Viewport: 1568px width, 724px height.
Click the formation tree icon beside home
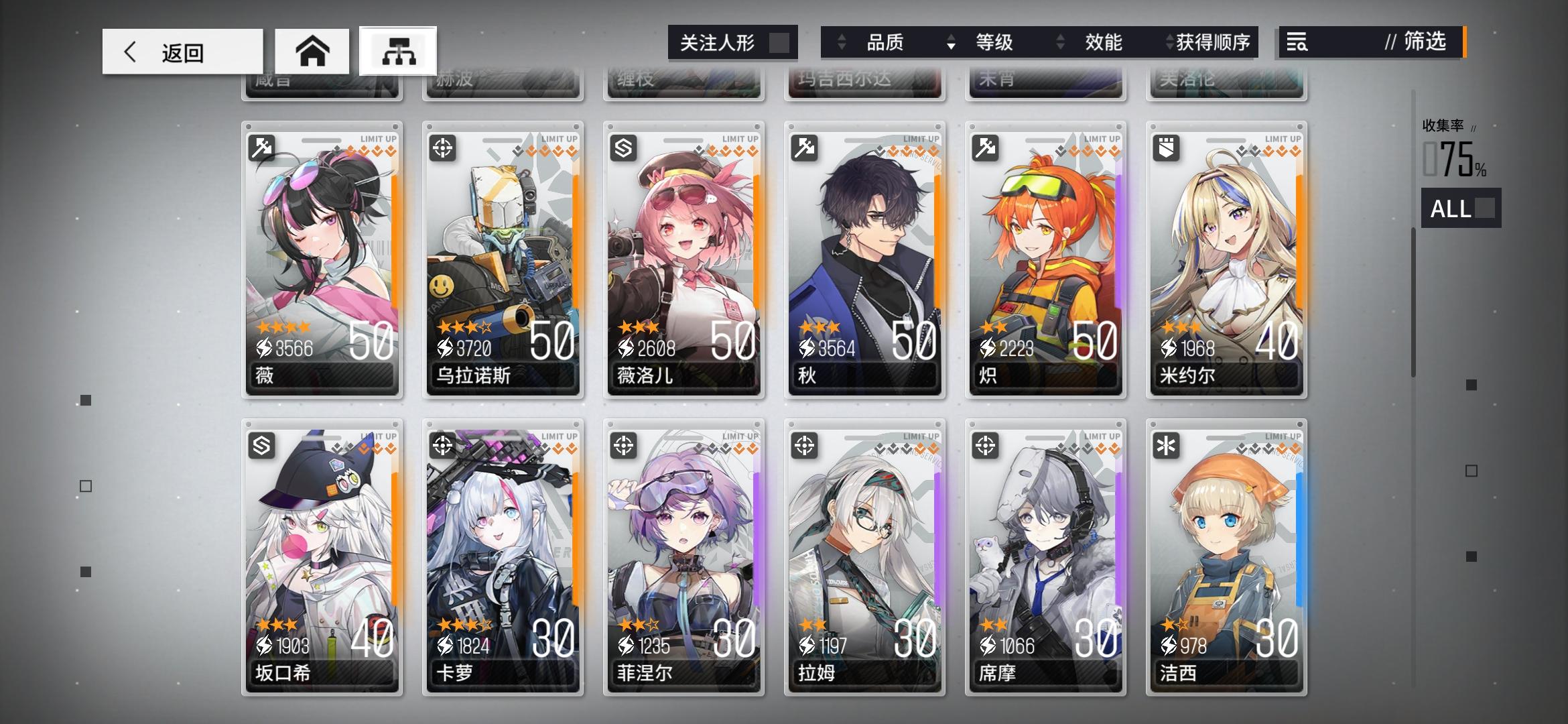coord(399,50)
